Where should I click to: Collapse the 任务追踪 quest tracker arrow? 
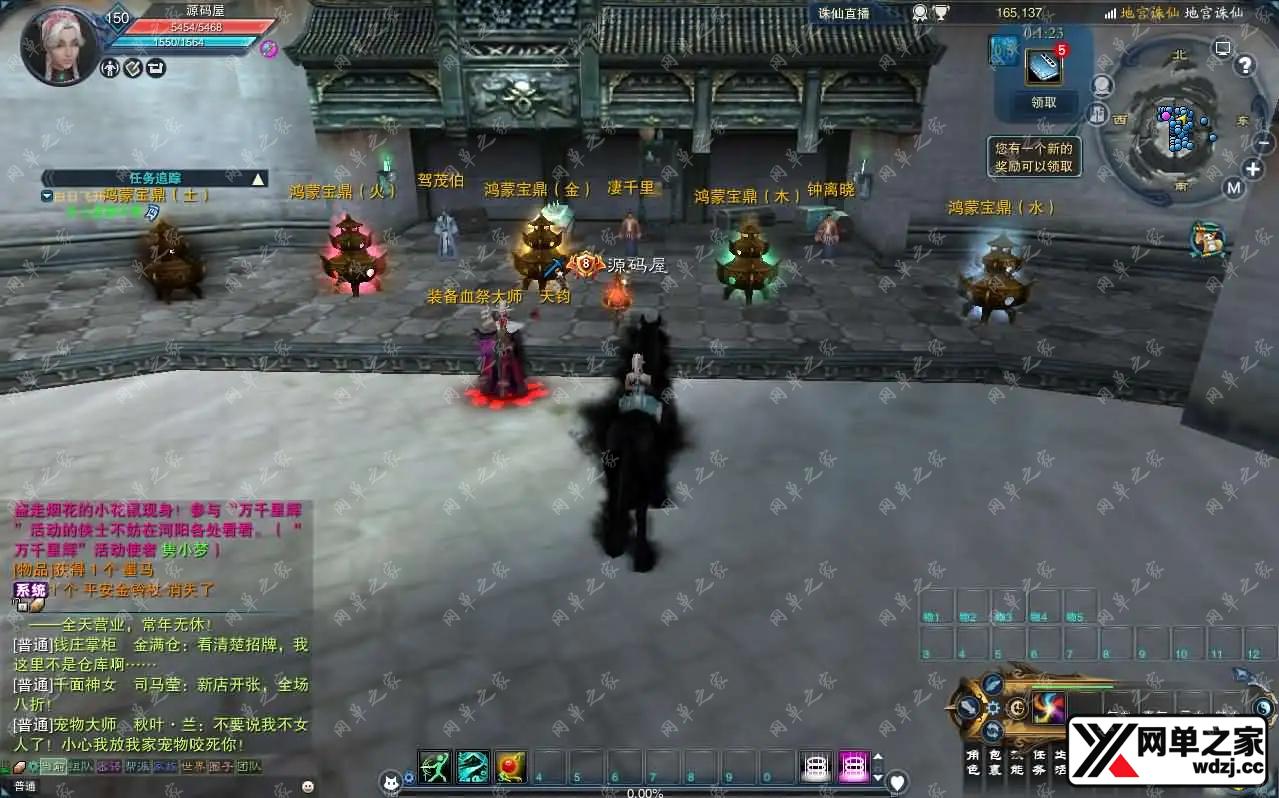pyautogui.click(x=258, y=179)
